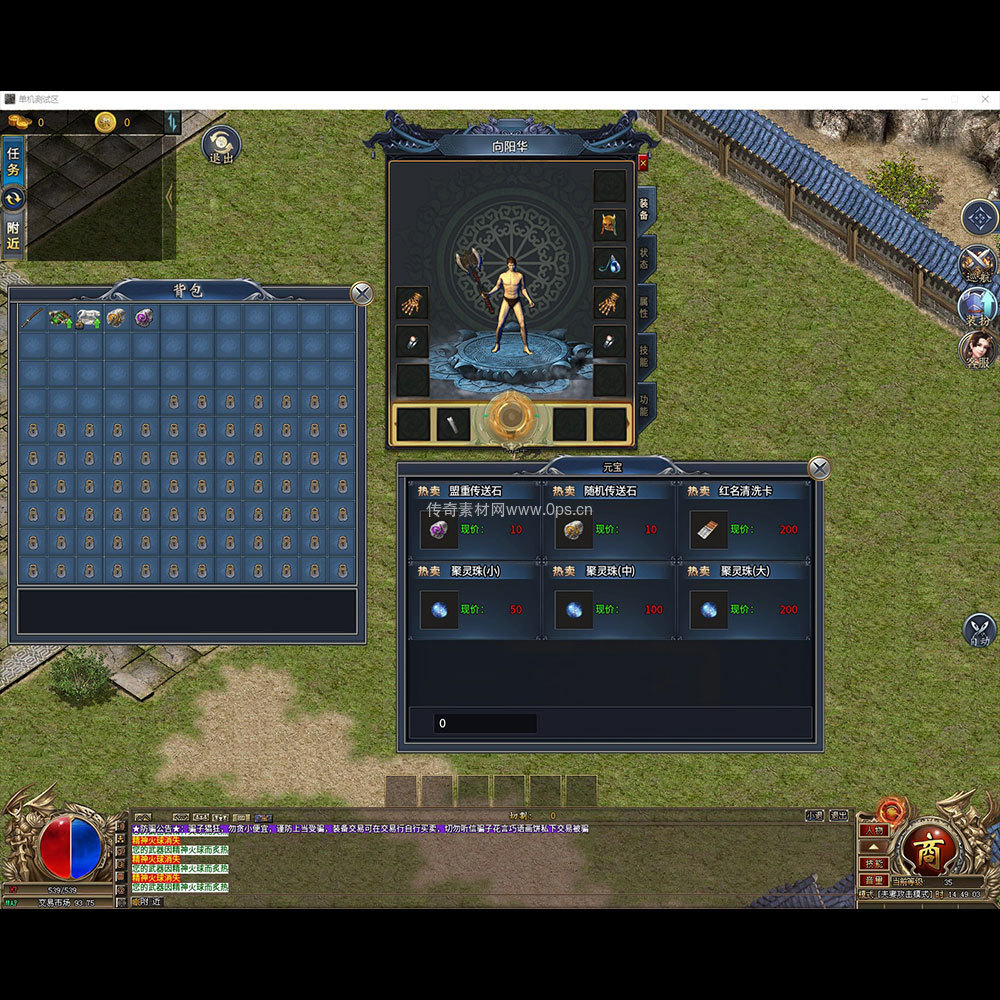Image resolution: width=1000 pixels, height=1000 pixels.
Task: Select the helmet equipment slot
Action: [x=609, y=224]
